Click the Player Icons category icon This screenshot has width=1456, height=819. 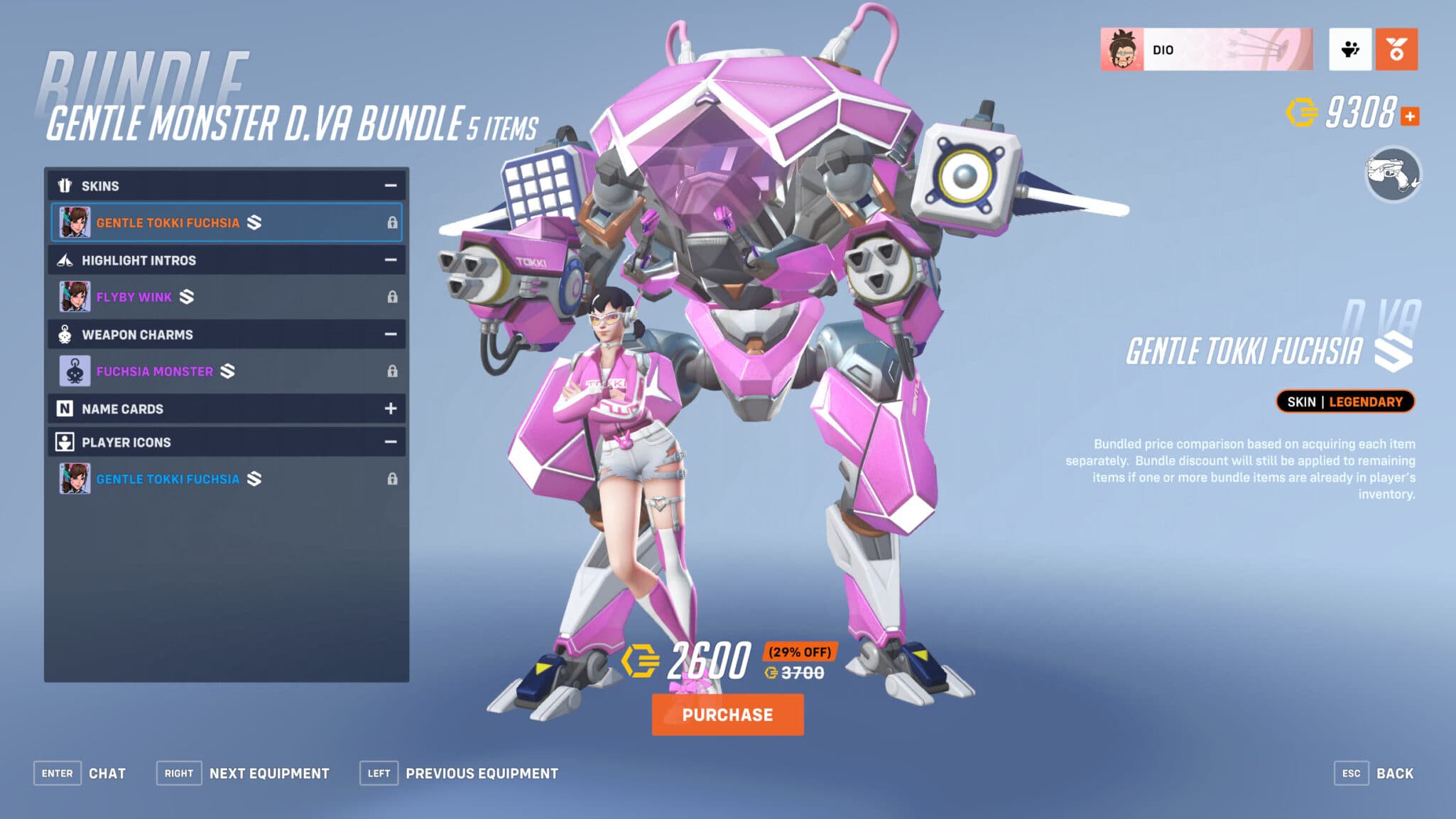pos(66,441)
